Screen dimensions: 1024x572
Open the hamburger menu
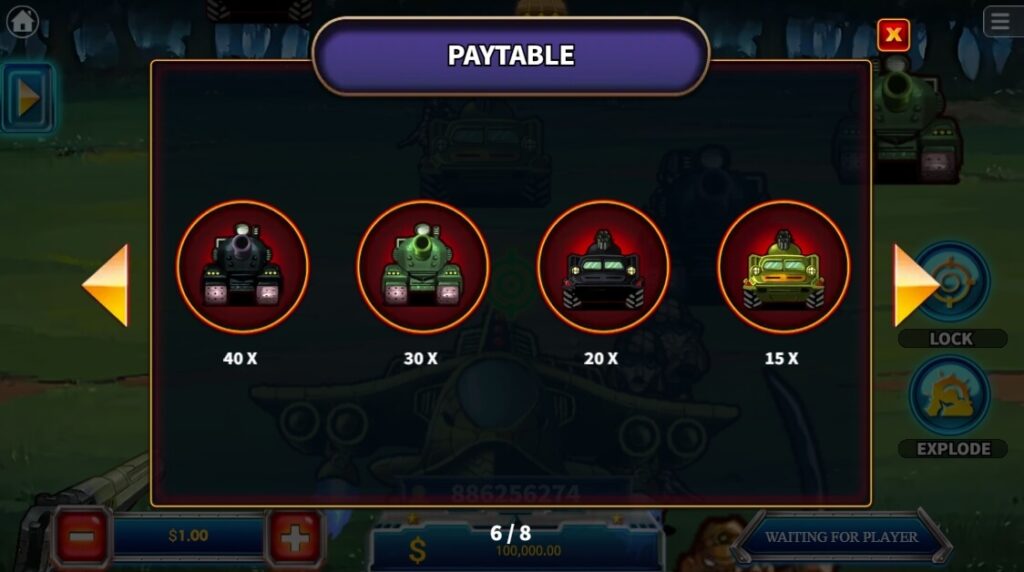(x=1001, y=21)
